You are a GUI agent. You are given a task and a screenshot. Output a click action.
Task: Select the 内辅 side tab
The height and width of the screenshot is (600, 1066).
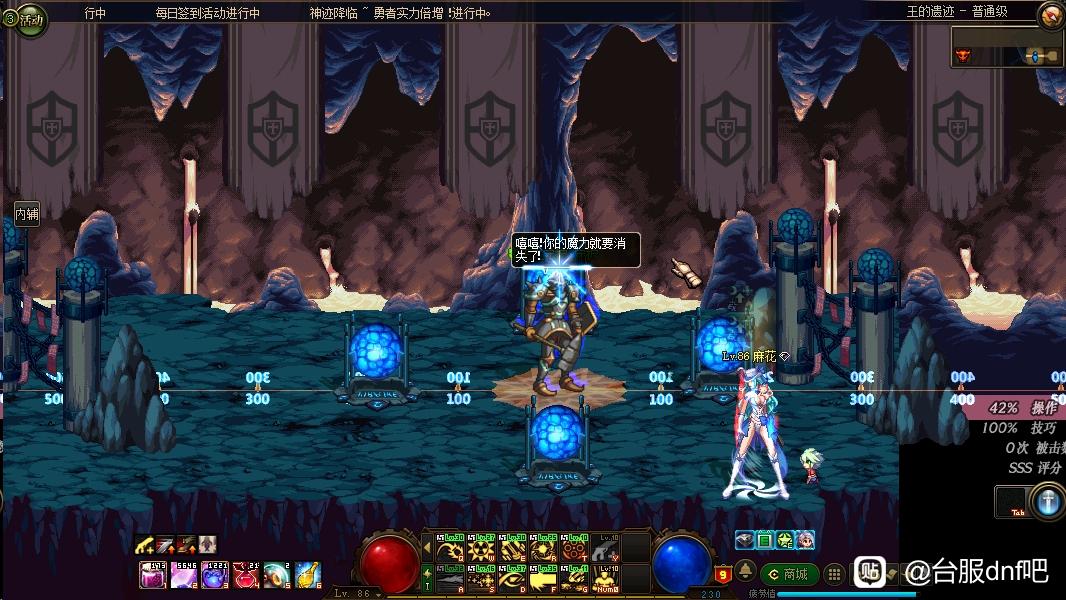(27, 213)
